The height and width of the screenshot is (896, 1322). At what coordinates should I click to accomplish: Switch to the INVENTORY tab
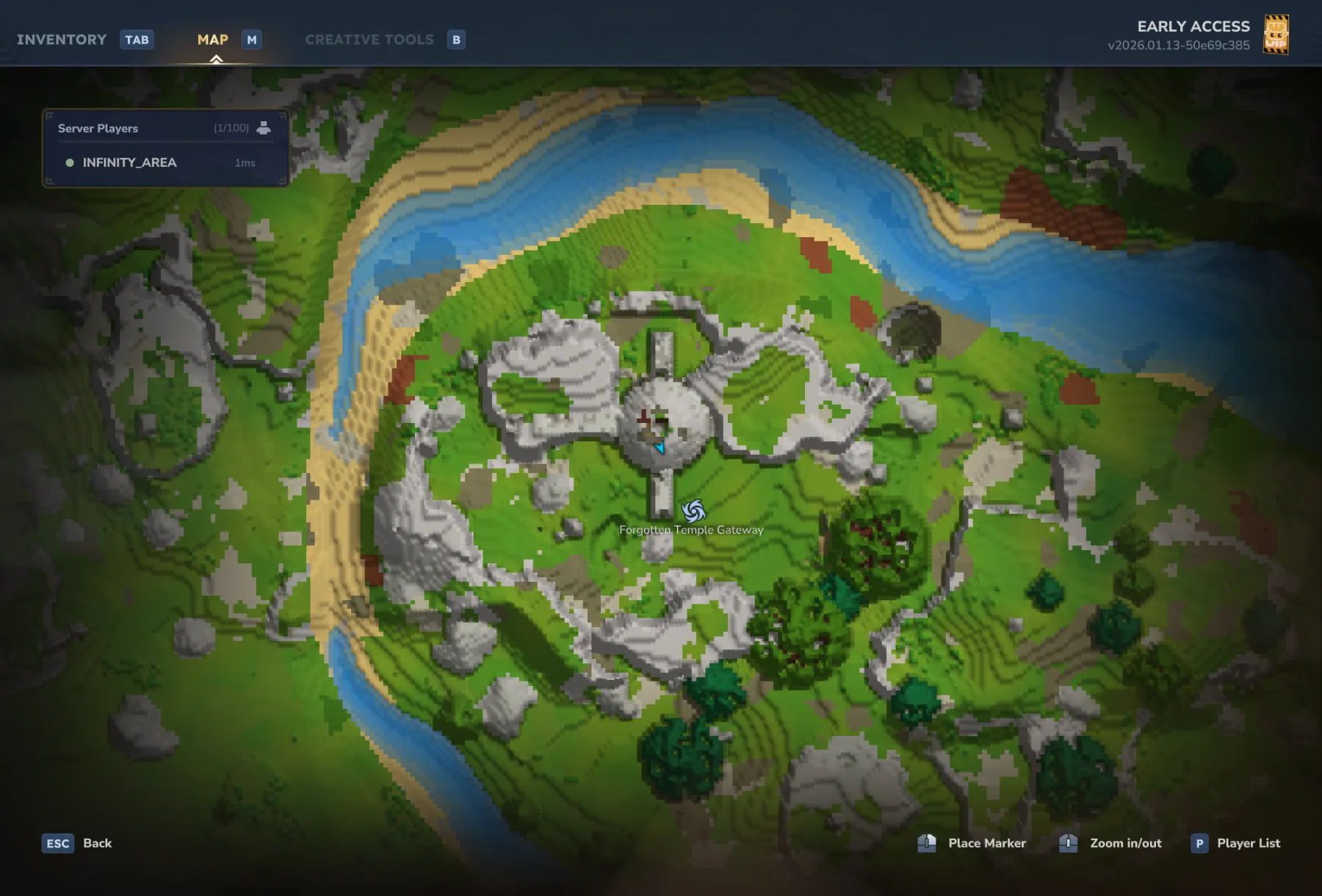[x=62, y=40]
